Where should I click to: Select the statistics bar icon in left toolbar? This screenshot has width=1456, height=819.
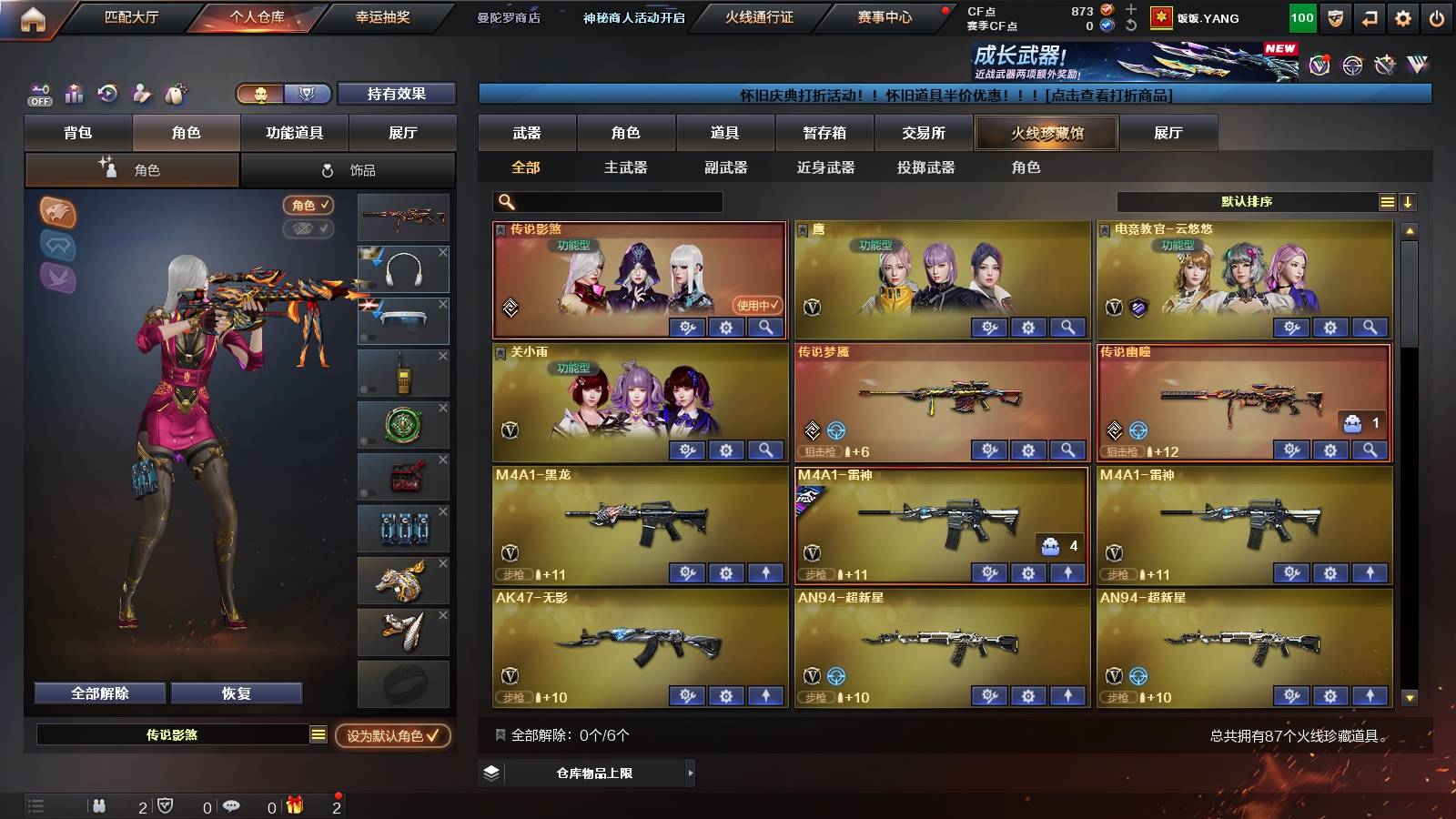(x=75, y=94)
